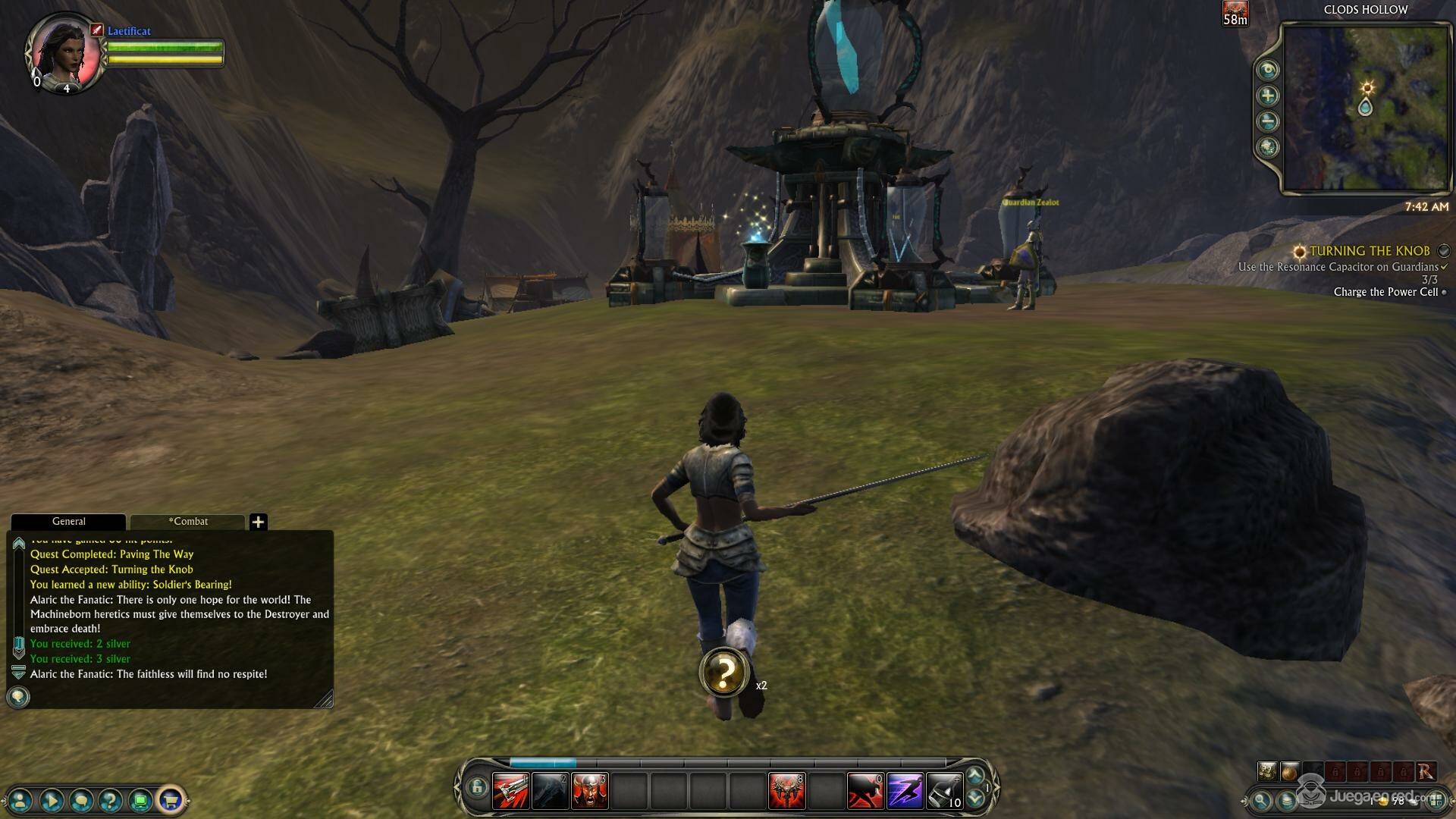Toggle the action bar padlock
1456x819 pixels.
click(476, 787)
